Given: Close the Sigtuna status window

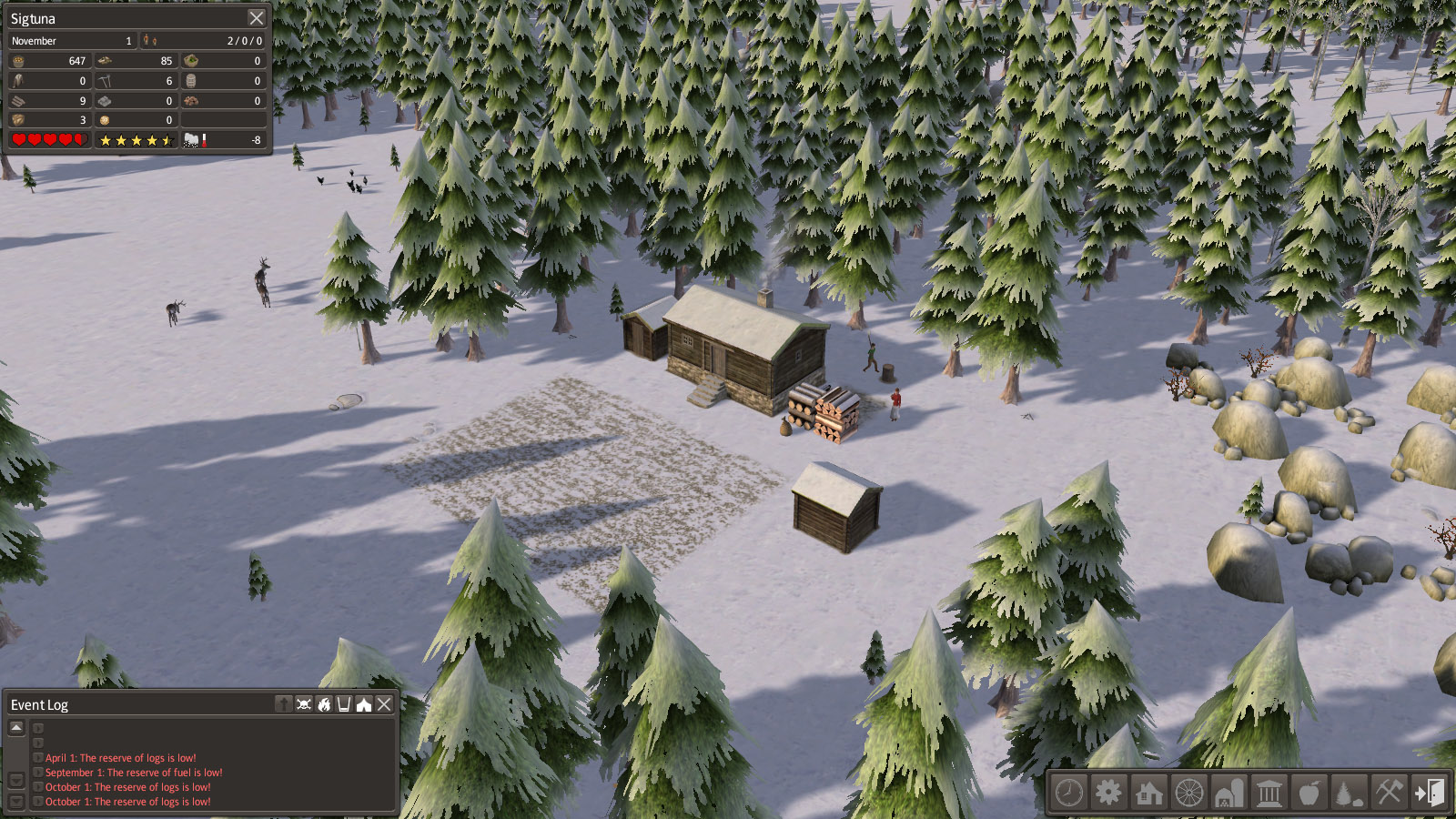Looking at the screenshot, I should (257, 18).
